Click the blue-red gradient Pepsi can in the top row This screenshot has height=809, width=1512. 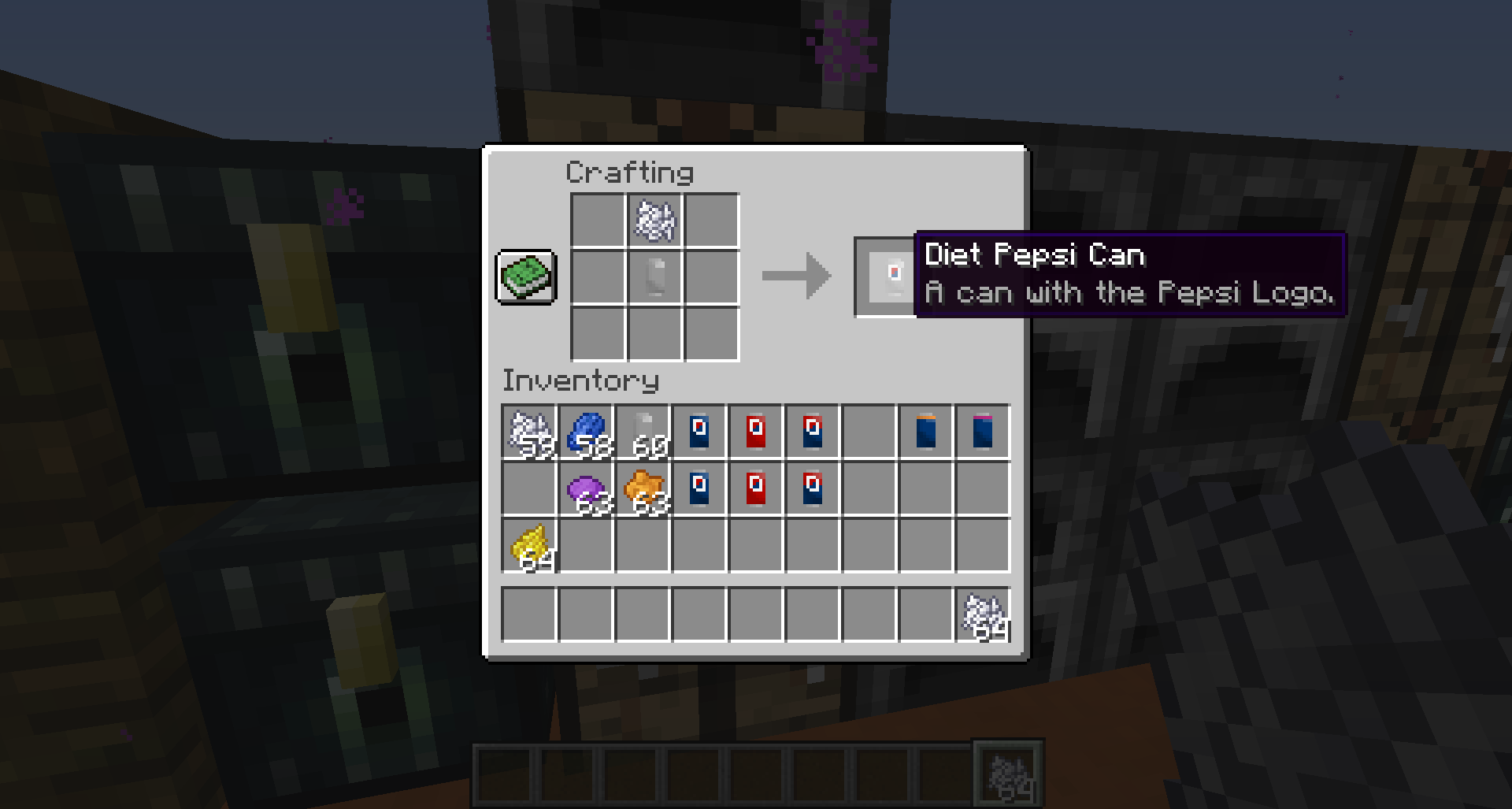click(x=814, y=432)
